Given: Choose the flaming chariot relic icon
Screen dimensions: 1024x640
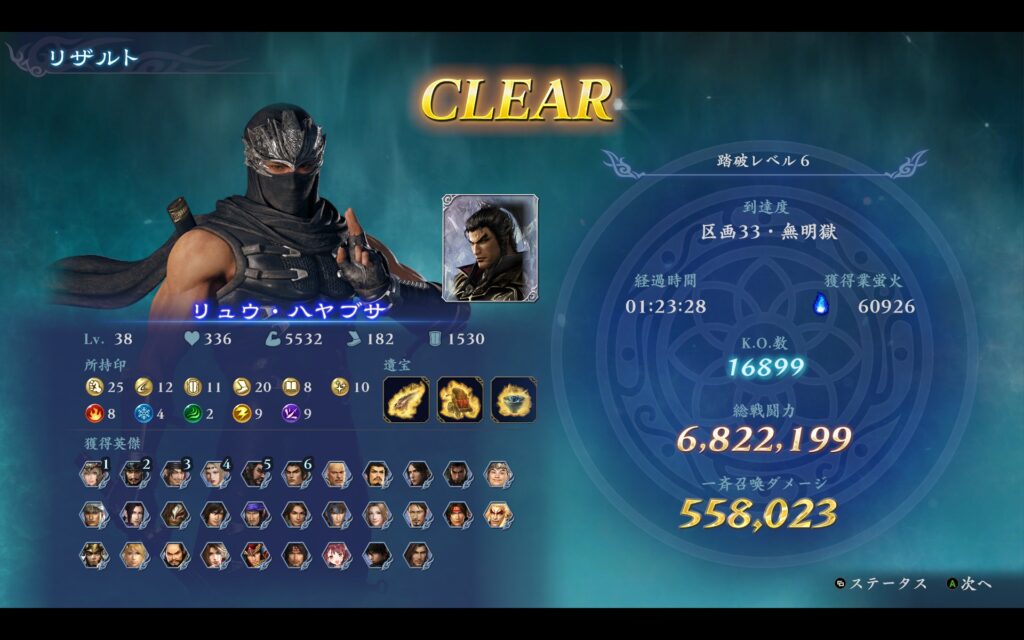Looking at the screenshot, I should pos(460,399).
